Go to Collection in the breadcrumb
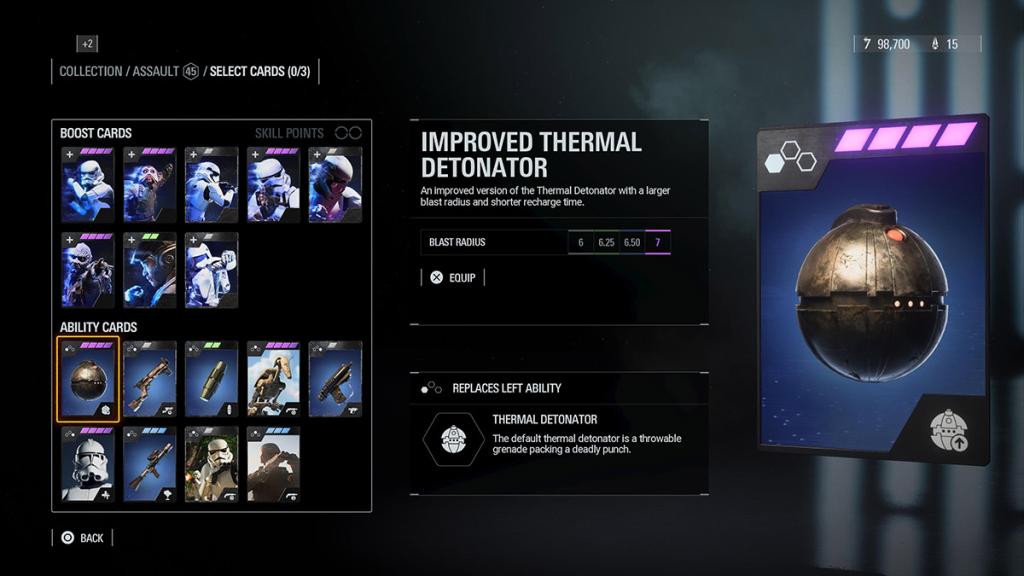This screenshot has width=1024, height=576. [90, 72]
